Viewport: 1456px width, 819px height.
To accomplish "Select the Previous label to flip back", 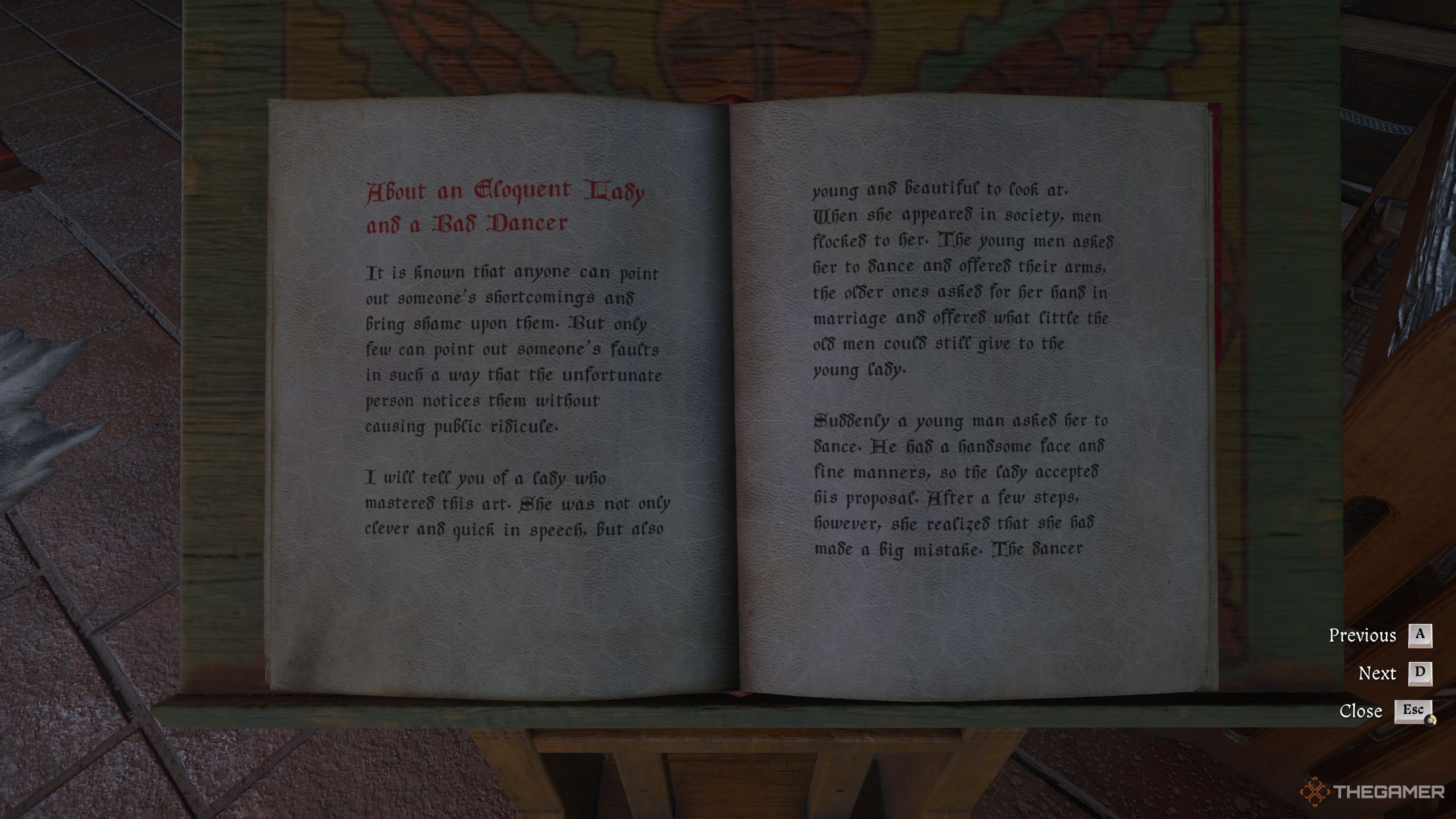I will (1363, 635).
